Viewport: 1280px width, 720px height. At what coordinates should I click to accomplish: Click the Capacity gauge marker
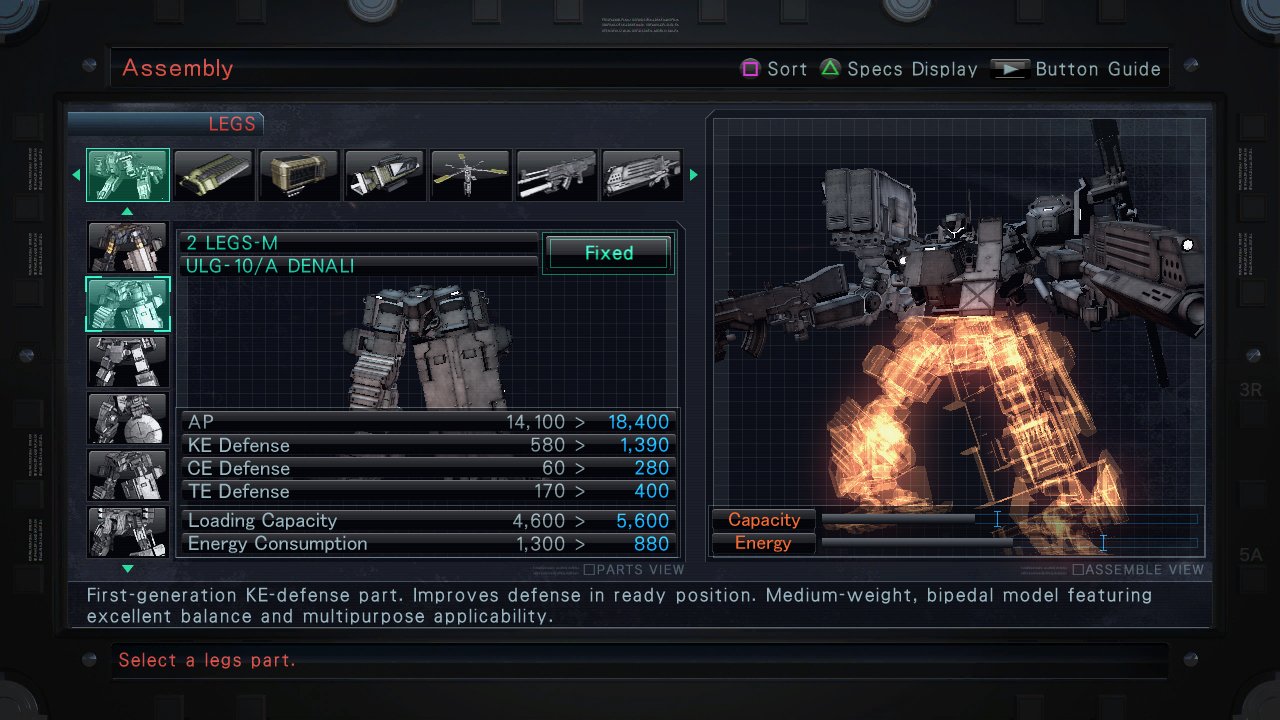pyautogui.click(x=997, y=519)
